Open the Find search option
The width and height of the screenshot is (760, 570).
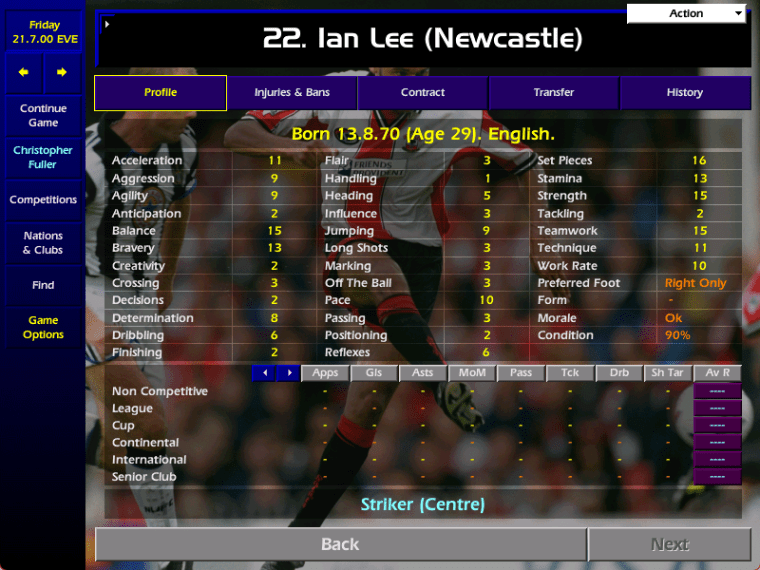[x=43, y=285]
